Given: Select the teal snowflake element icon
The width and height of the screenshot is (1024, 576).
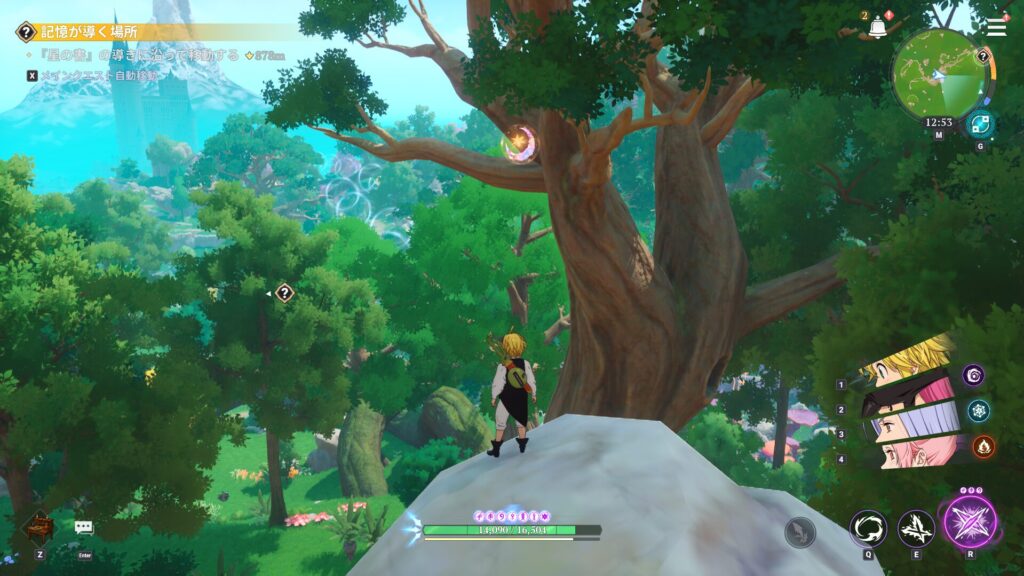Looking at the screenshot, I should tap(979, 410).
